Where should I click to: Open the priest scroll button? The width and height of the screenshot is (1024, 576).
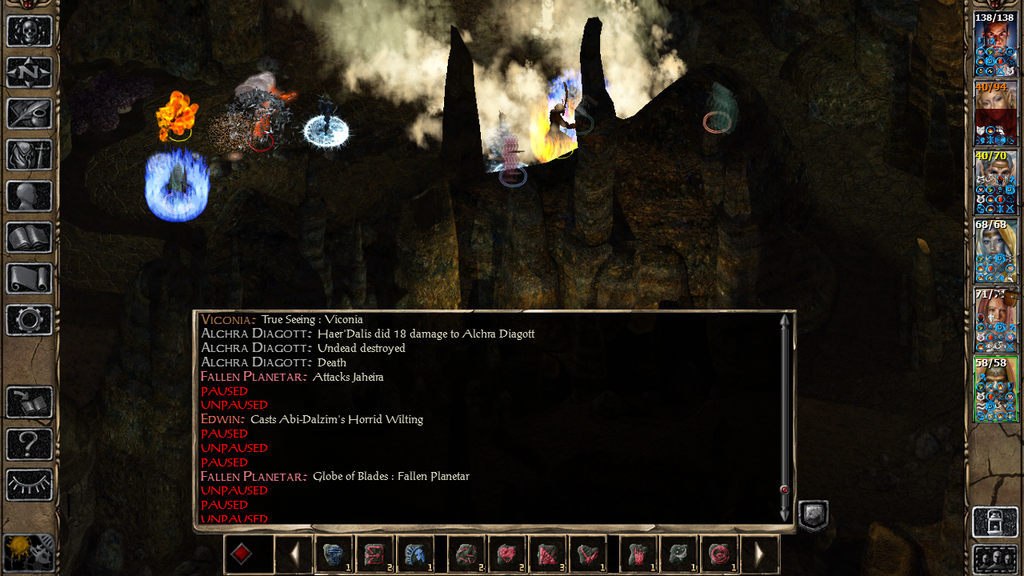(x=29, y=278)
